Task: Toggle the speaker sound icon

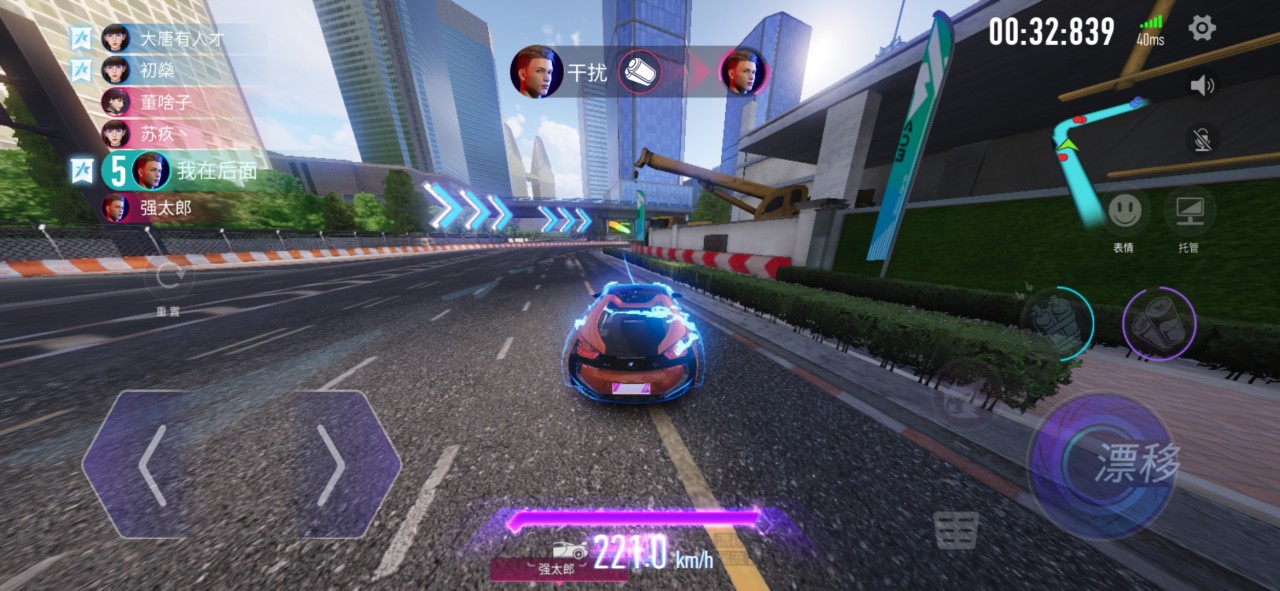Action: [x=1202, y=85]
